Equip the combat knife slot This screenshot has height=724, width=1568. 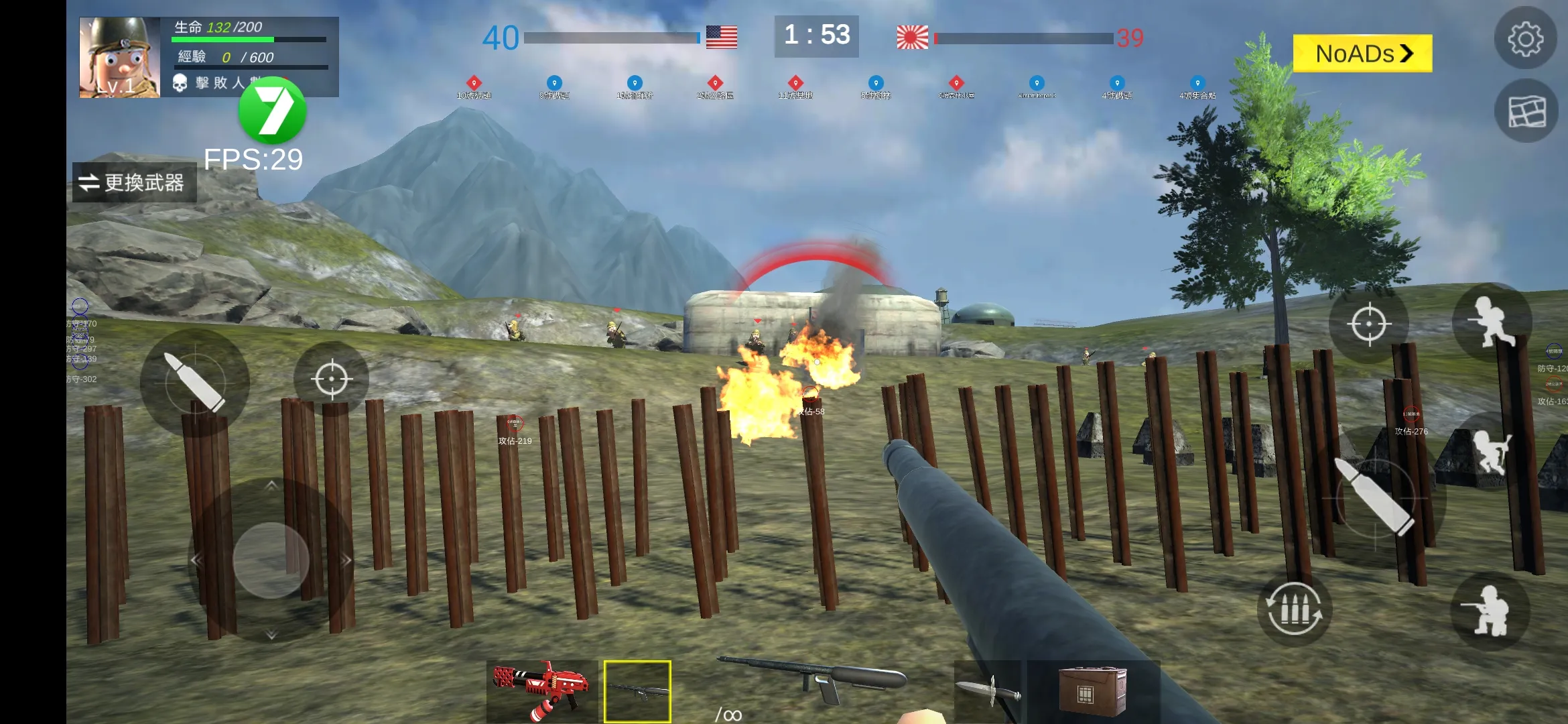[x=988, y=692]
